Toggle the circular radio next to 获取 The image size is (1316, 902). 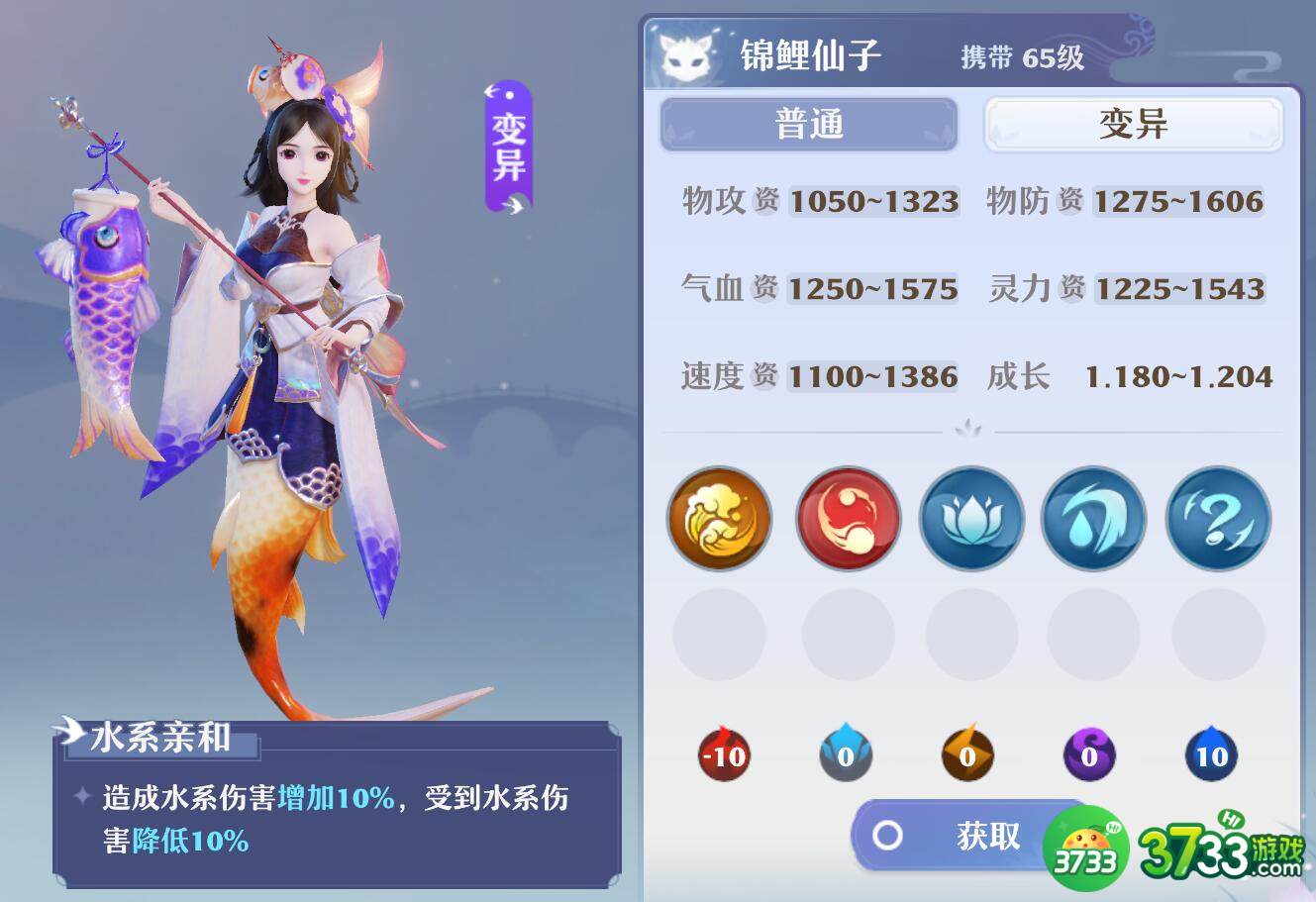[x=886, y=837]
